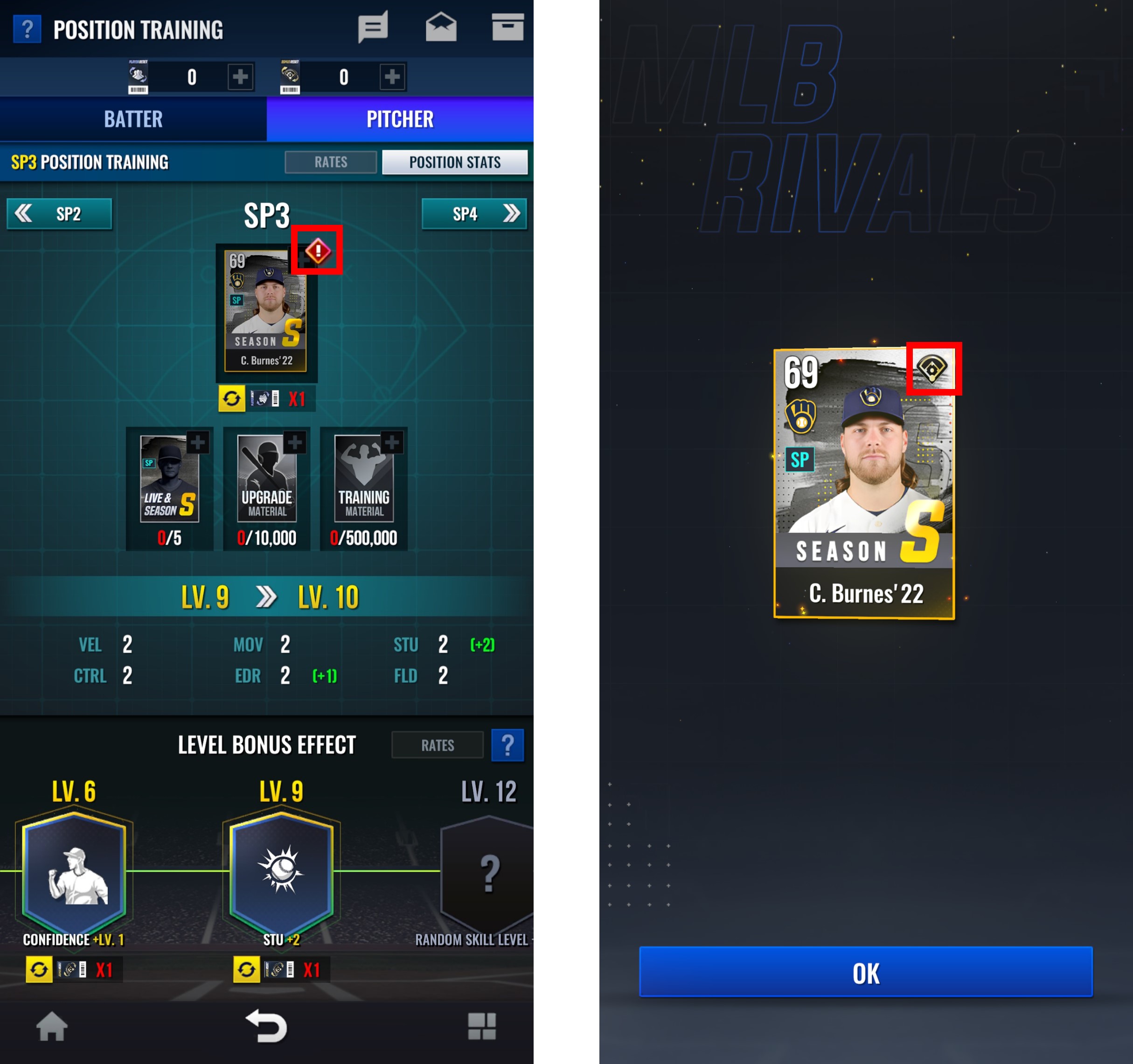Show the Position Stats view
The height and width of the screenshot is (1064, 1133).
pos(454,162)
